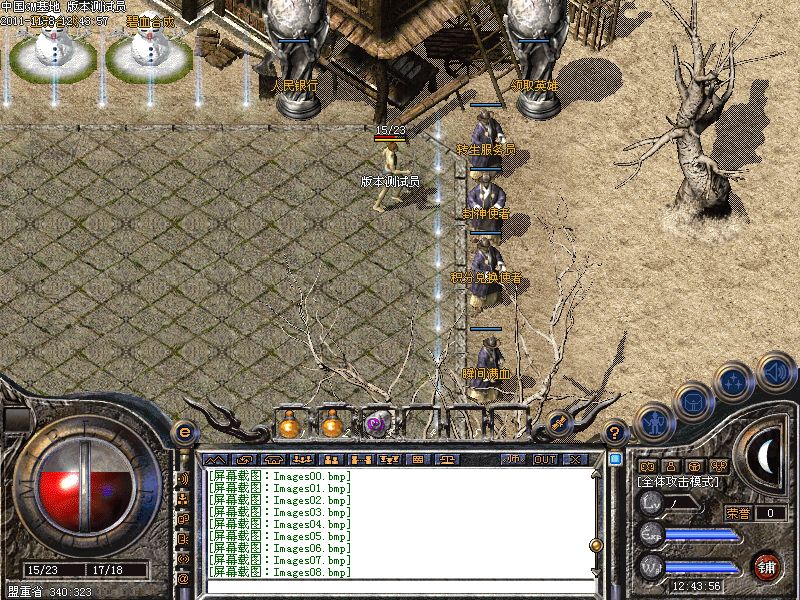Select the purple swirl scroll belt slot

tap(377, 425)
